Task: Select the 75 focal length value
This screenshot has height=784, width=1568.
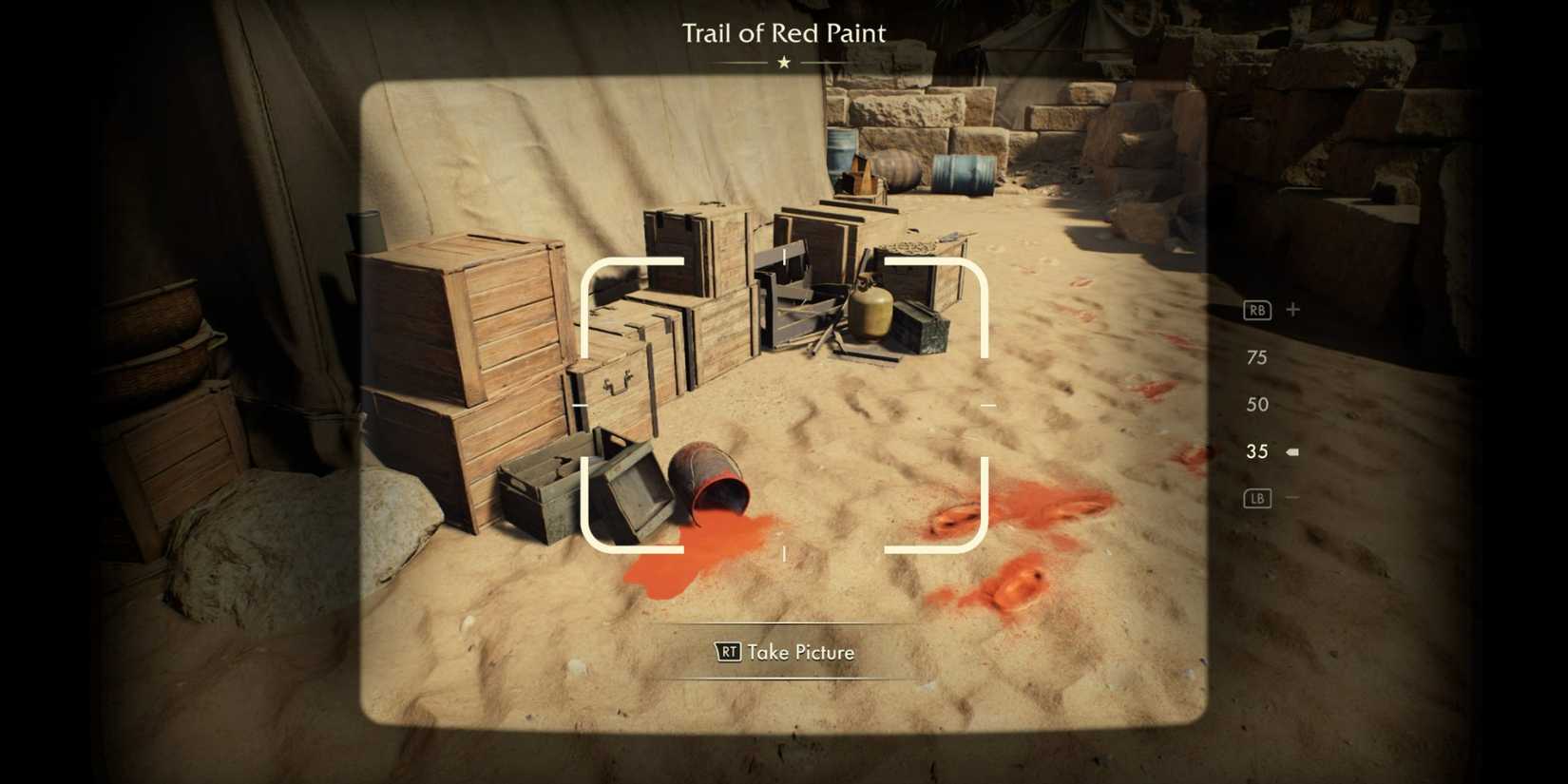Action: (1256, 358)
